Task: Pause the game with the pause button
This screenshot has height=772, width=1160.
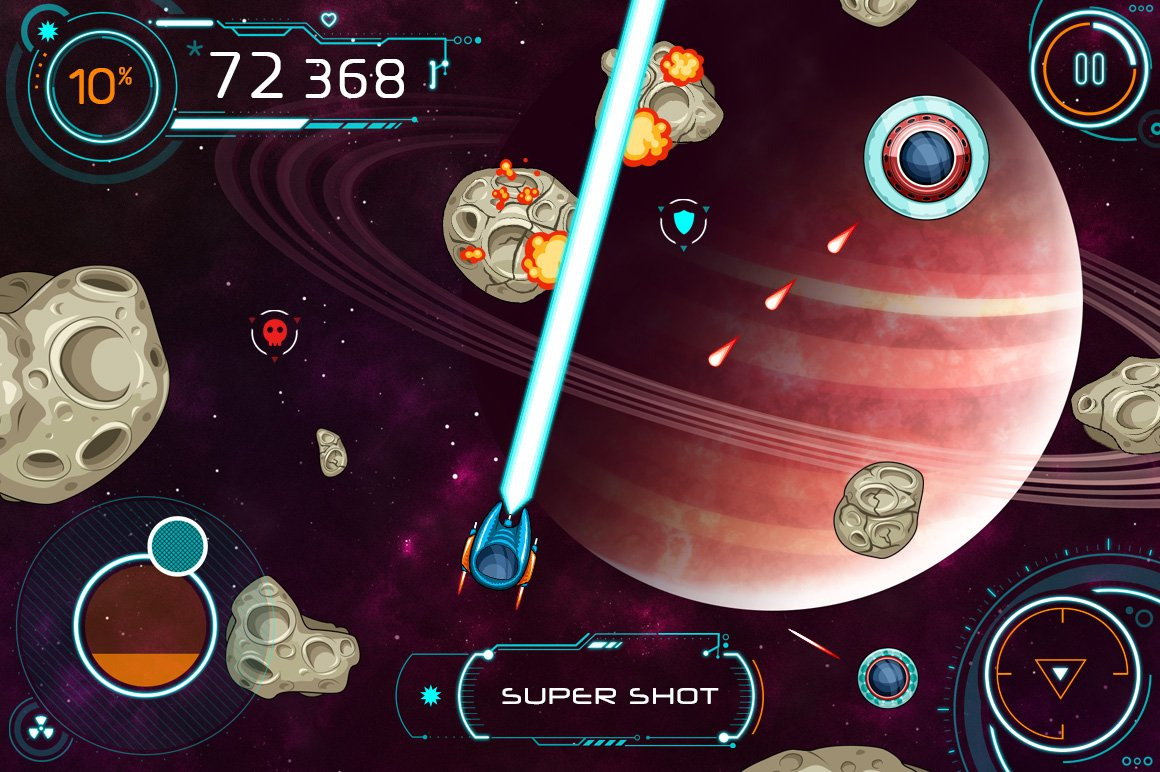Action: pos(1088,68)
